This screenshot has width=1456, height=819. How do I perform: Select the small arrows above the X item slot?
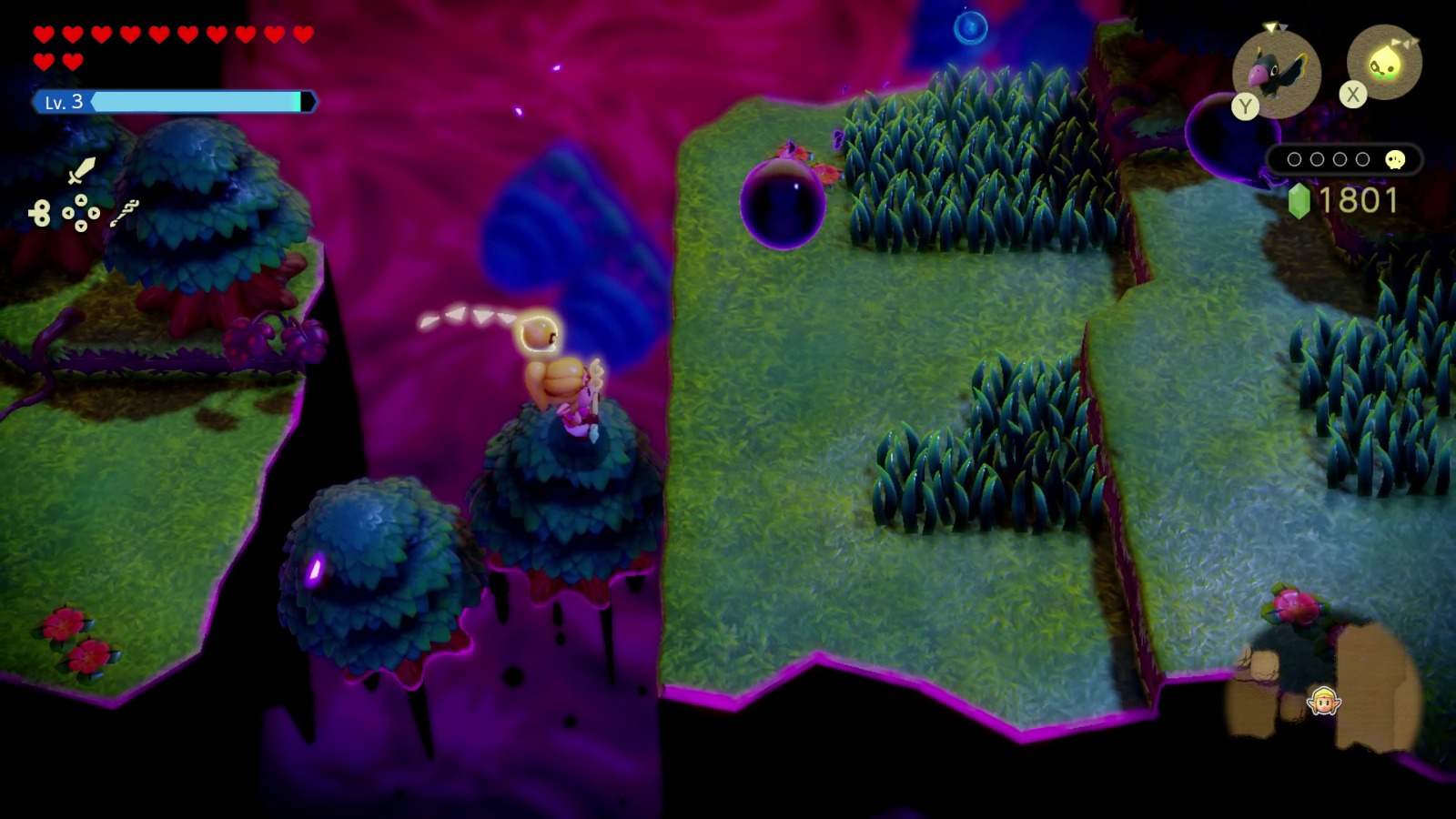[x=1406, y=42]
